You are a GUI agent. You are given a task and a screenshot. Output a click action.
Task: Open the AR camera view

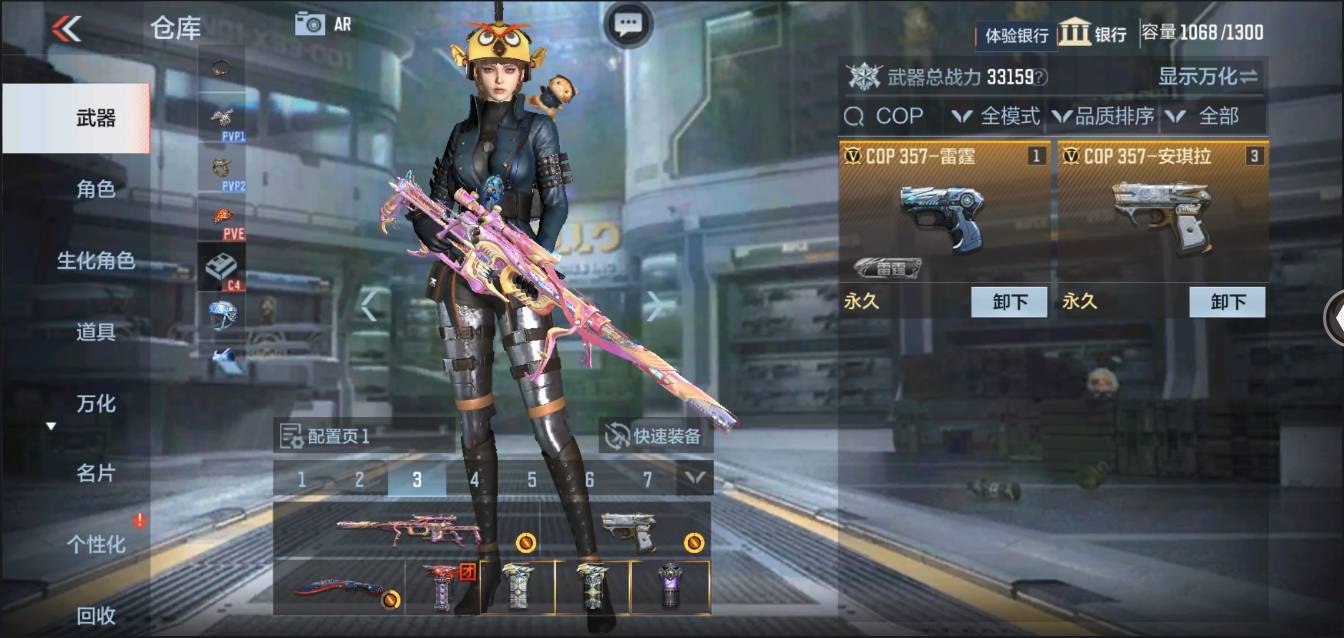coord(323,24)
